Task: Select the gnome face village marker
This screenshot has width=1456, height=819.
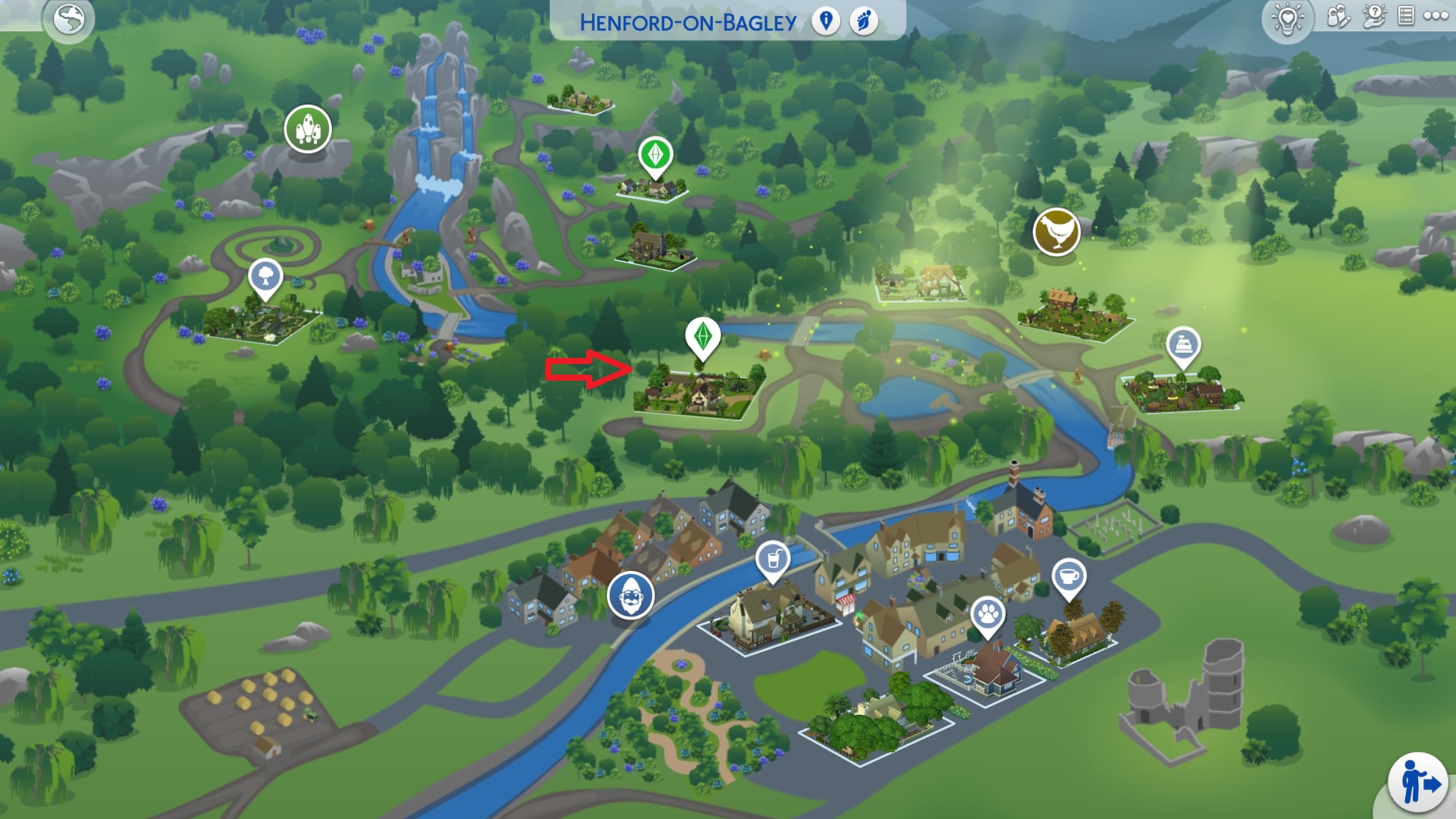Action: pyautogui.click(x=630, y=596)
